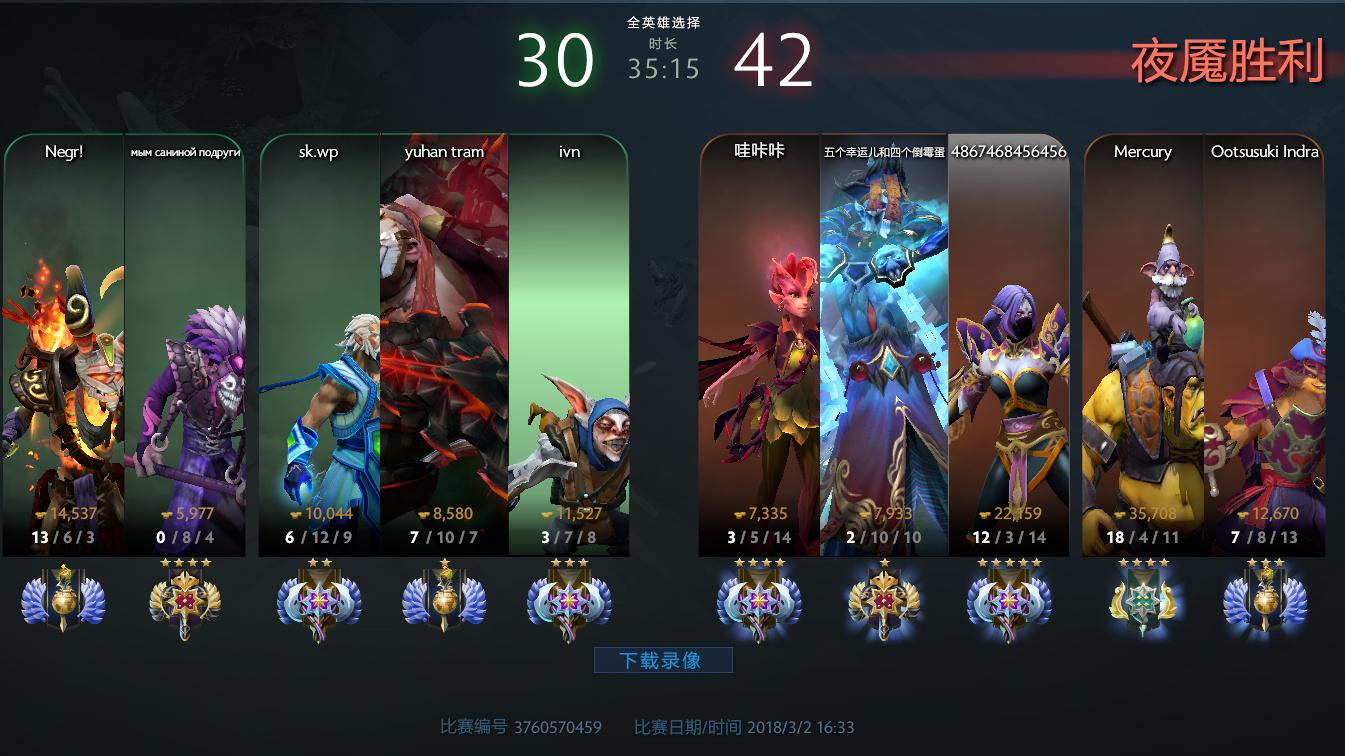View the two-star rank medal under sk.wp

click(319, 600)
